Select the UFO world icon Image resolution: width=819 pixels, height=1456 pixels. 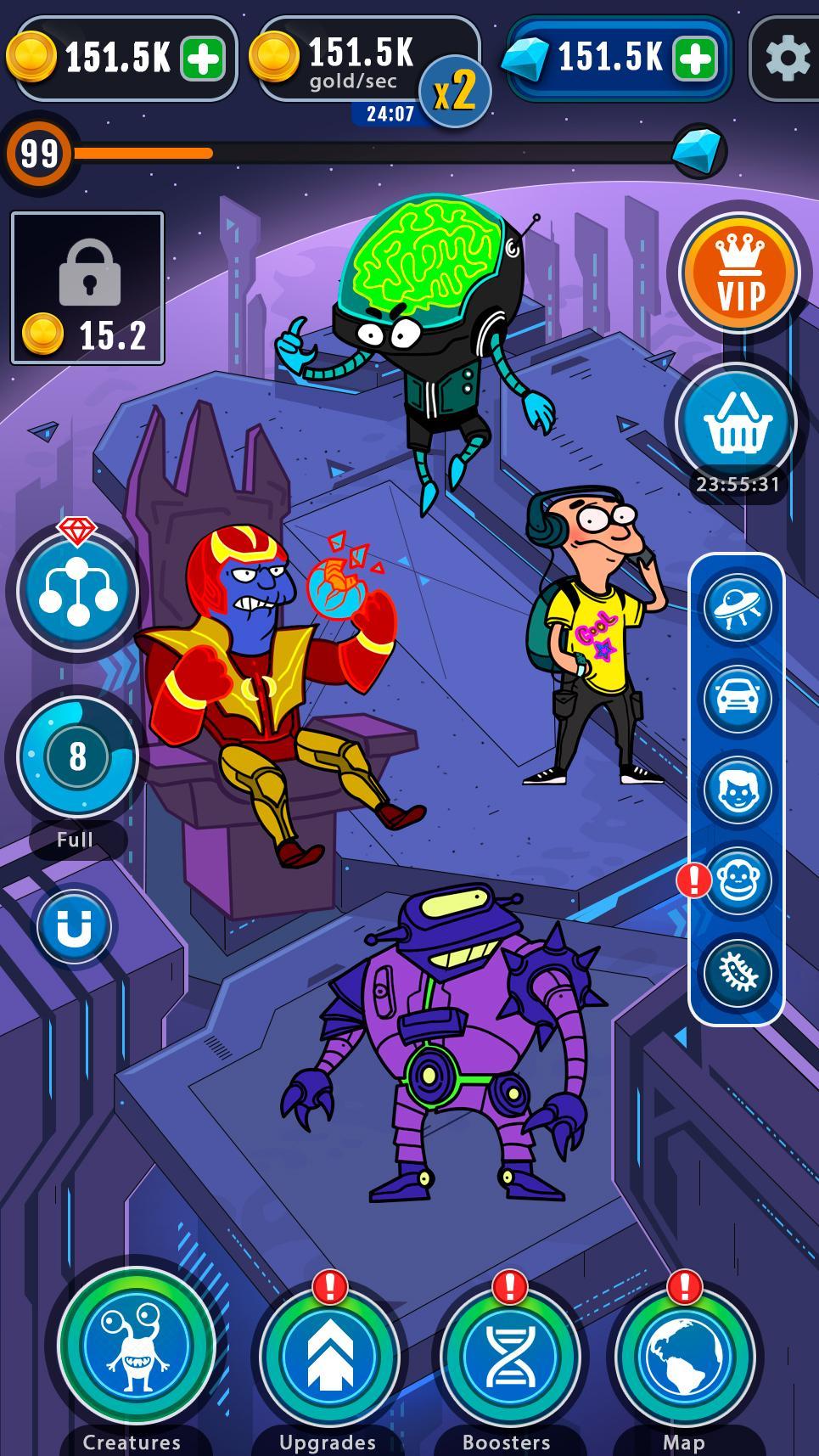pyautogui.click(x=737, y=606)
